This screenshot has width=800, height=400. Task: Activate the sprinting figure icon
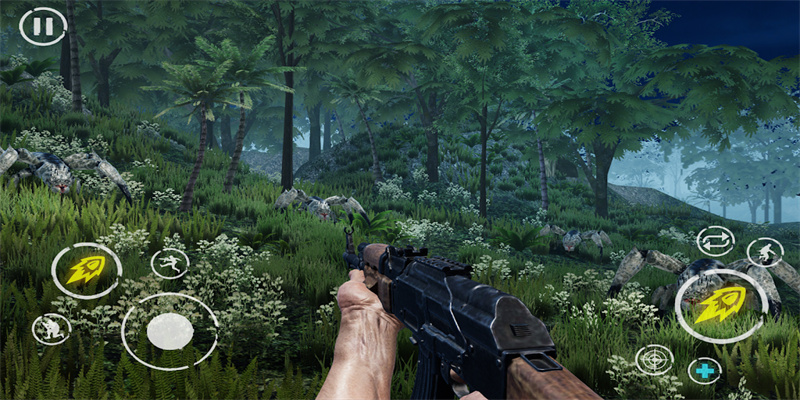(x=170, y=263)
